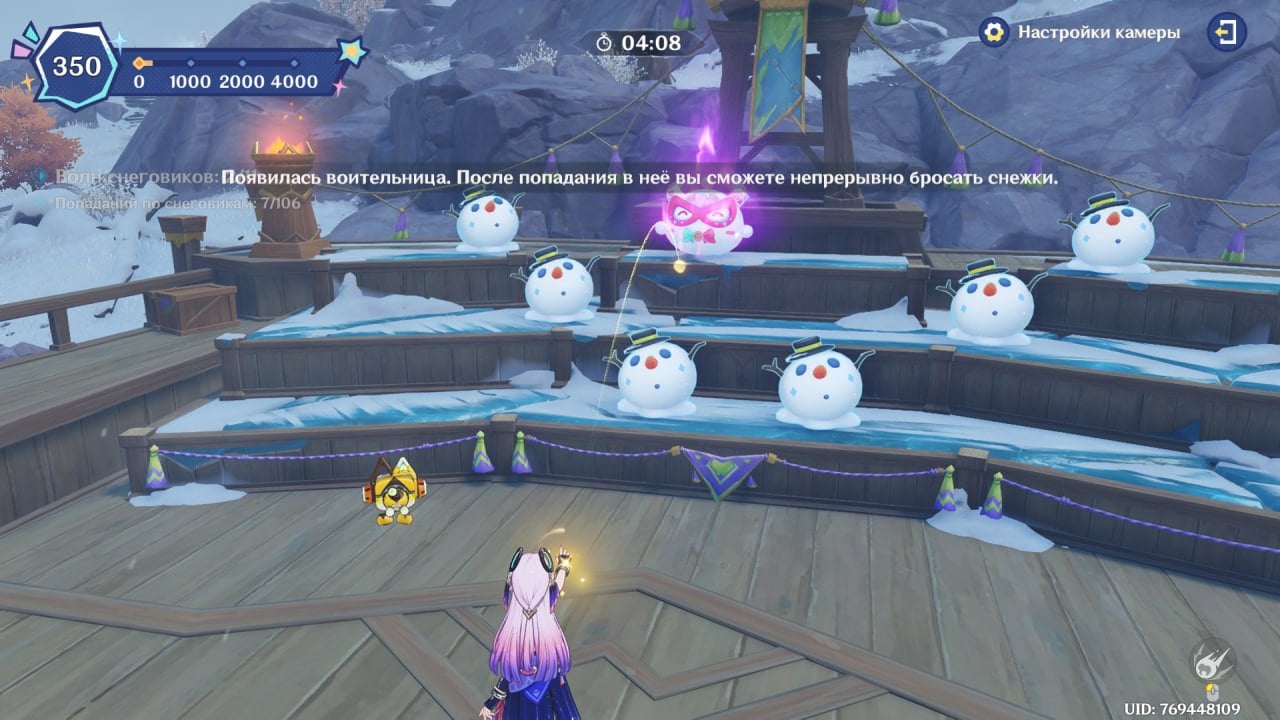
Task: Exit the snowman minigame via door icon
Action: tap(1226, 32)
